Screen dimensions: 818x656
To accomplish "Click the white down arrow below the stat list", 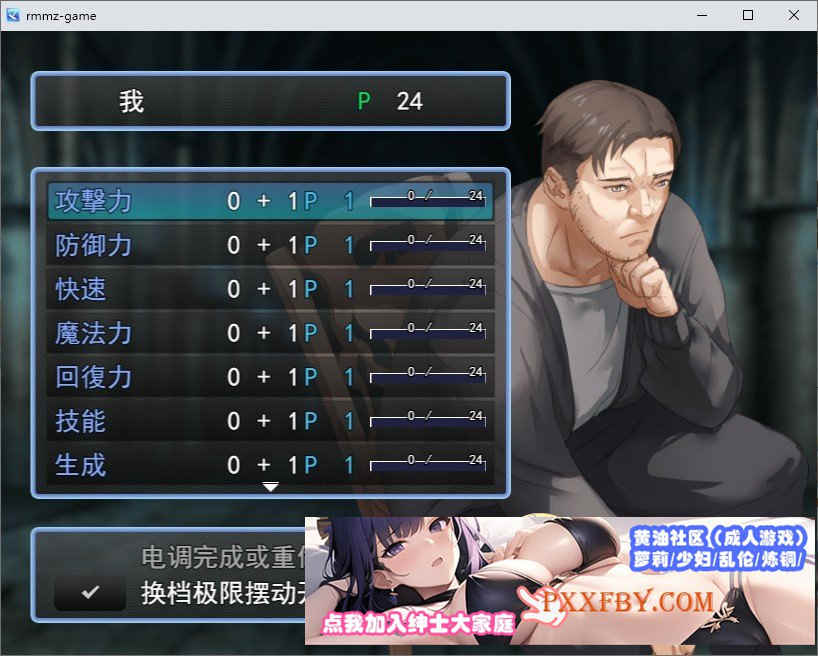I will (270, 487).
